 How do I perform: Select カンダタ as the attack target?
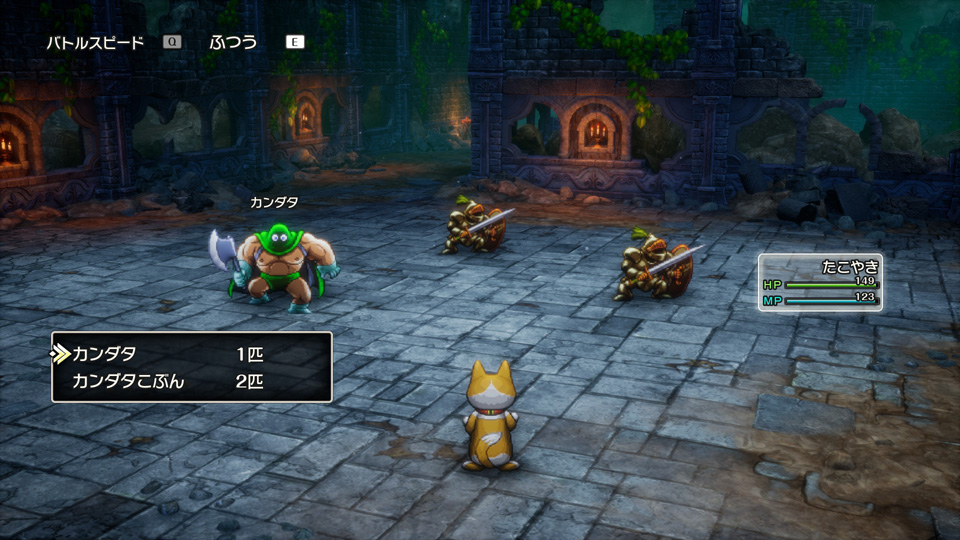pos(105,354)
